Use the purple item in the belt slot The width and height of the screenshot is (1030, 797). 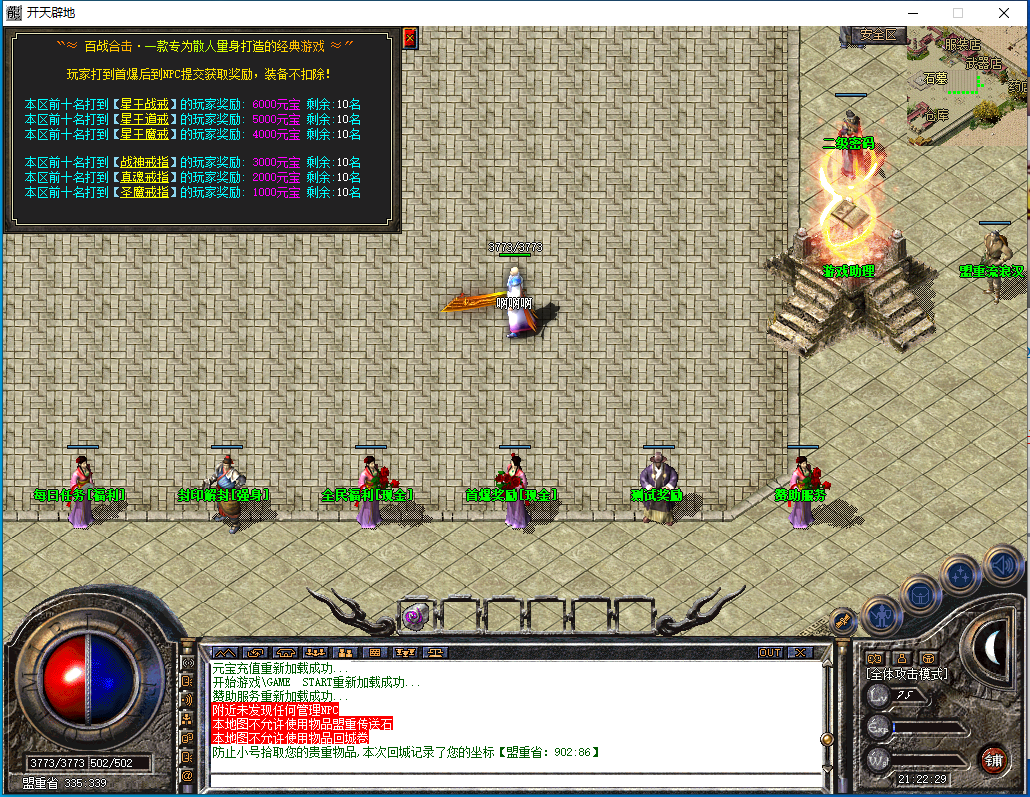pos(415,617)
